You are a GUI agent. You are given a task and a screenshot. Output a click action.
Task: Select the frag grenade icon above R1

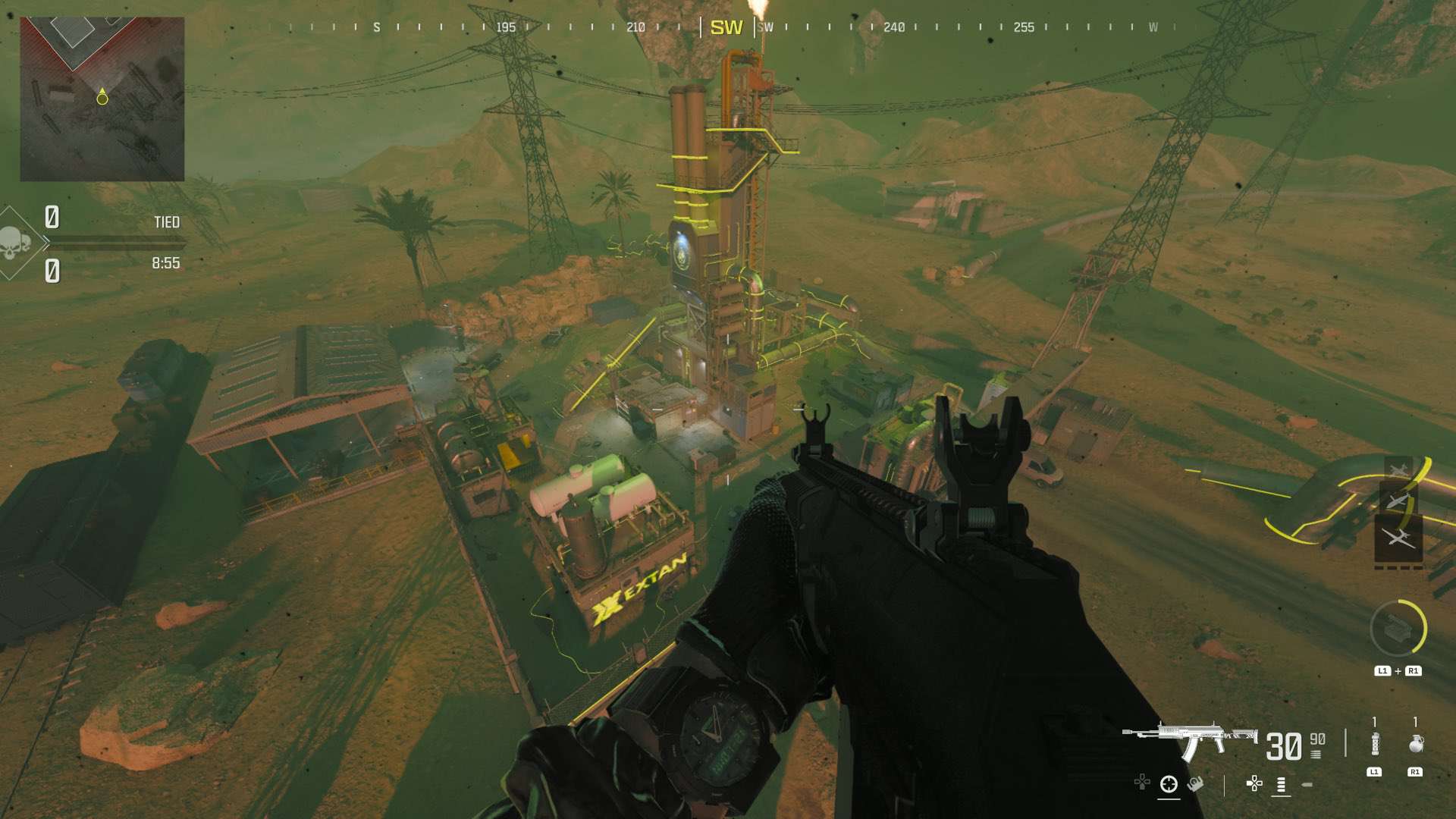click(1415, 743)
